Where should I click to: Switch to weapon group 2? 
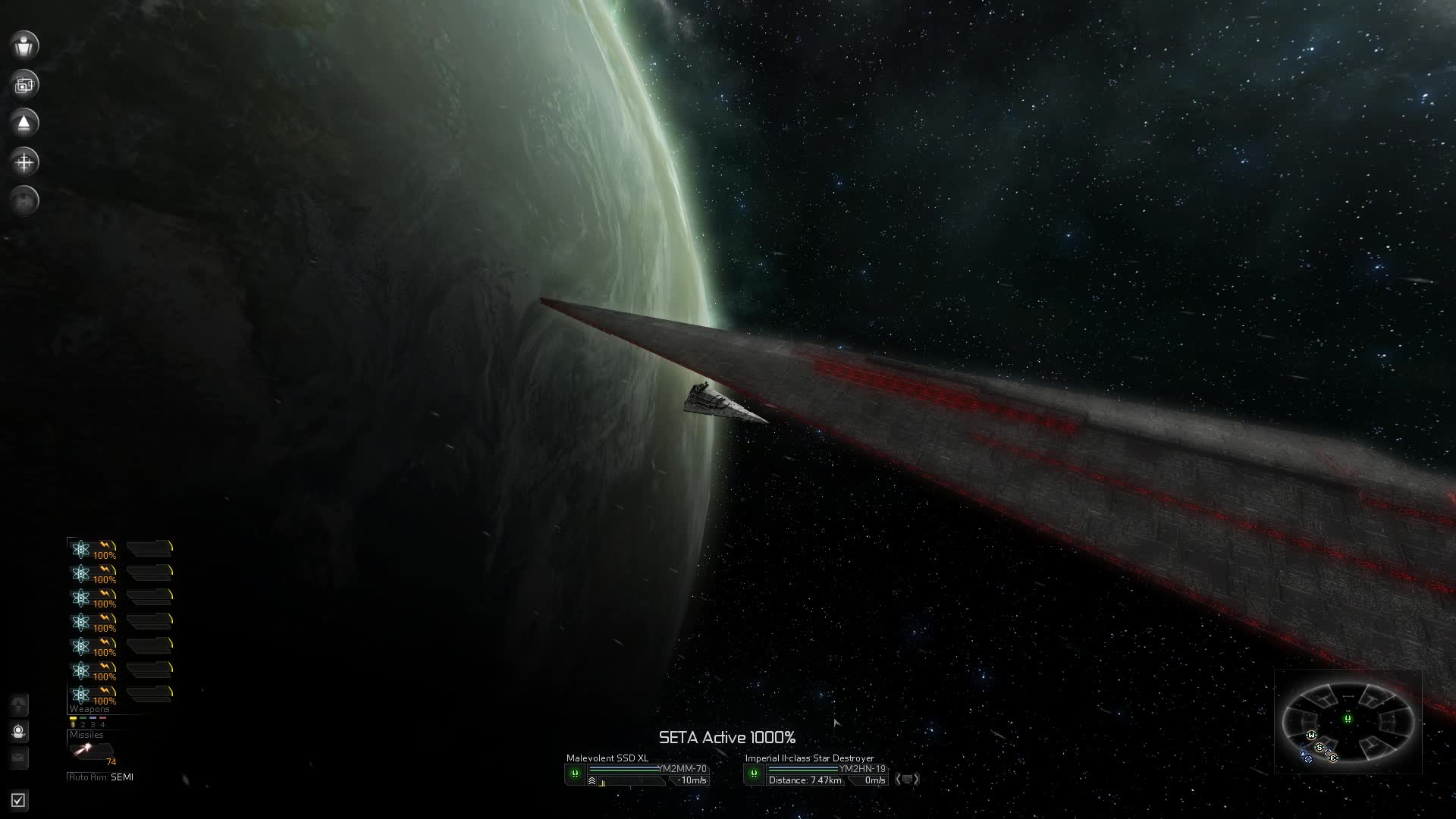83,725
